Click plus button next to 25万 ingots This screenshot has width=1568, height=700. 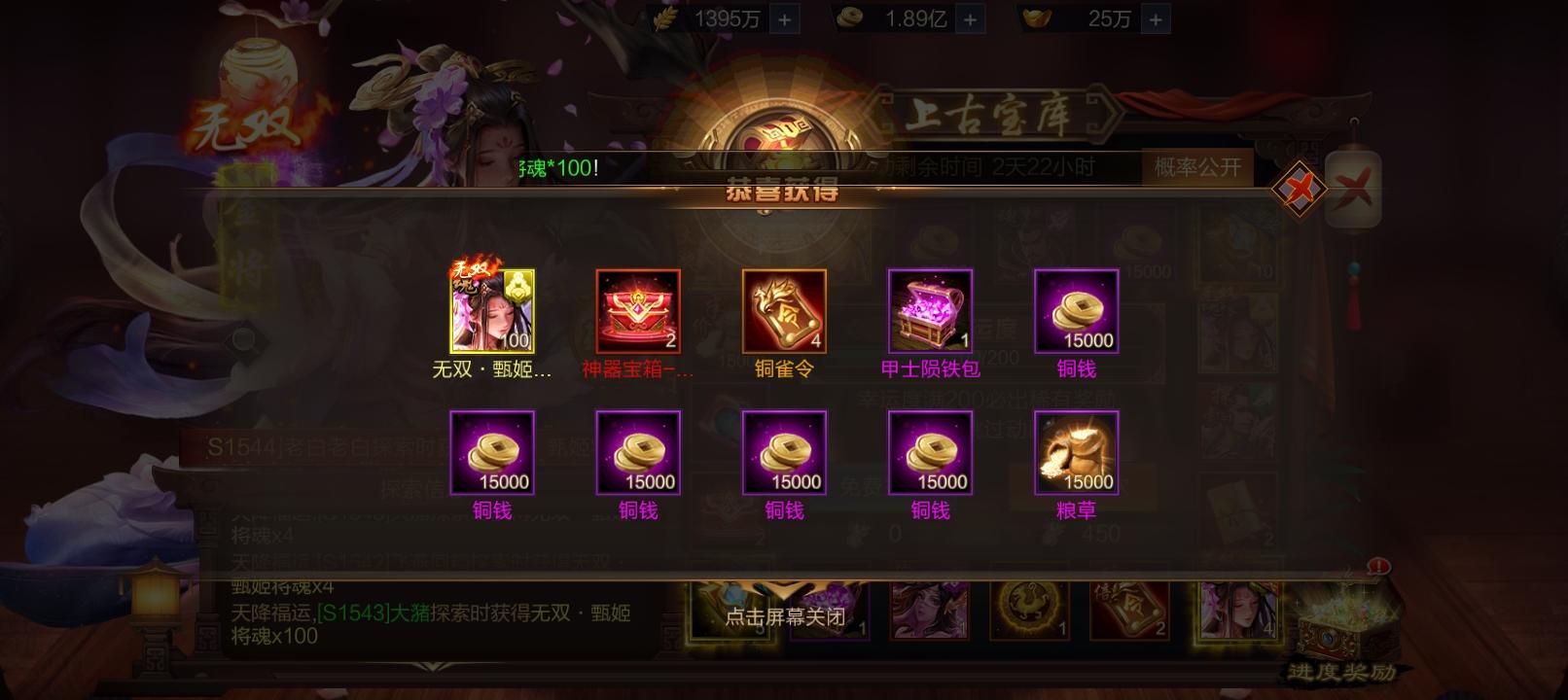[1154, 17]
